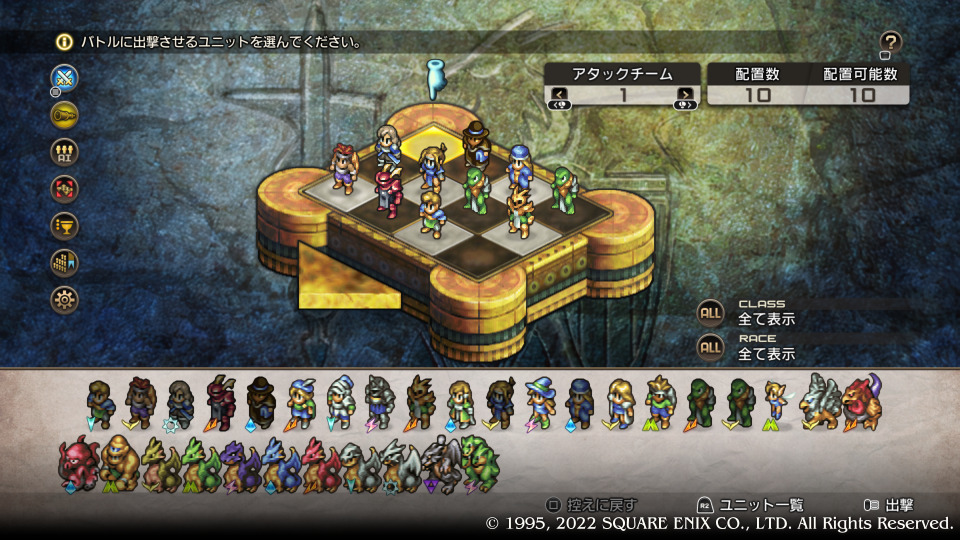Open the question mark help button
This screenshot has width=960, height=540.
coord(891,42)
